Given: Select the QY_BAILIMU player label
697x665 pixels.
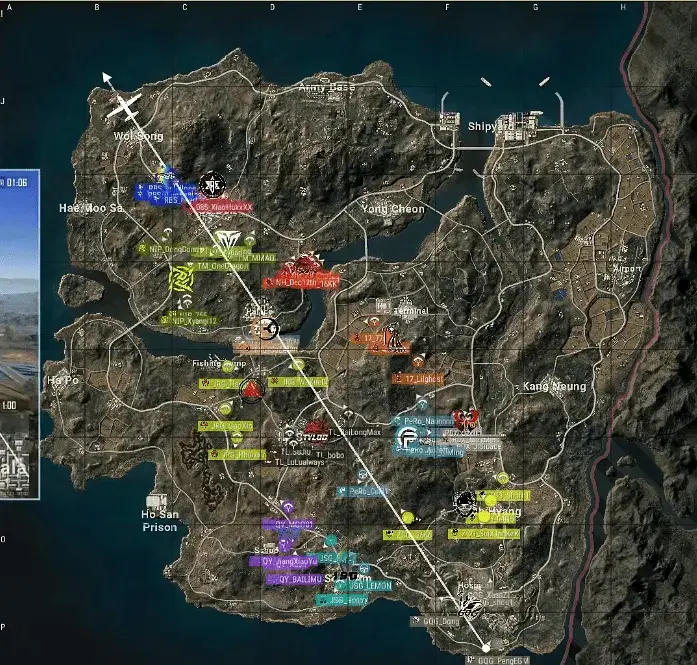Looking at the screenshot, I should click(x=296, y=579).
